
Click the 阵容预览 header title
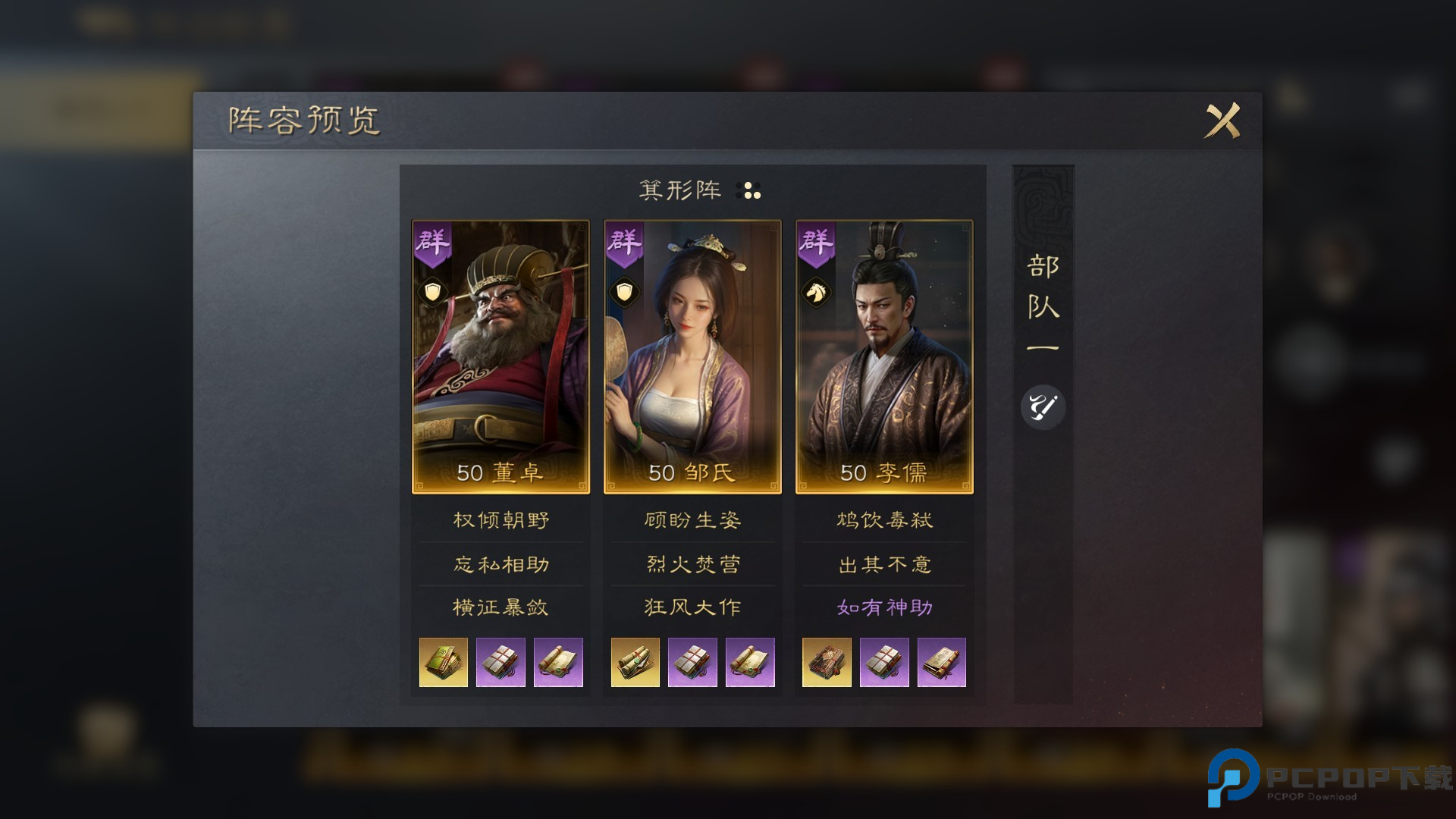[303, 118]
